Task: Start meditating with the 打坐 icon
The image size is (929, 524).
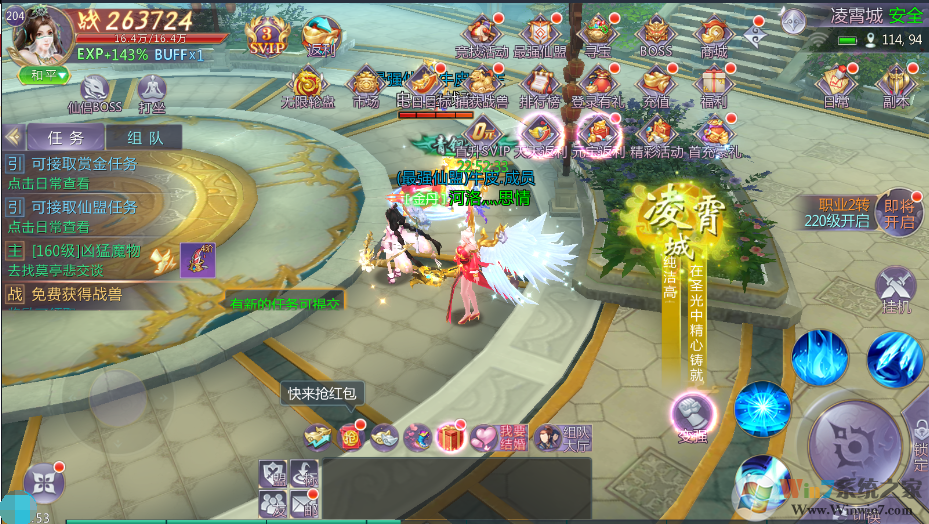Action: point(152,91)
